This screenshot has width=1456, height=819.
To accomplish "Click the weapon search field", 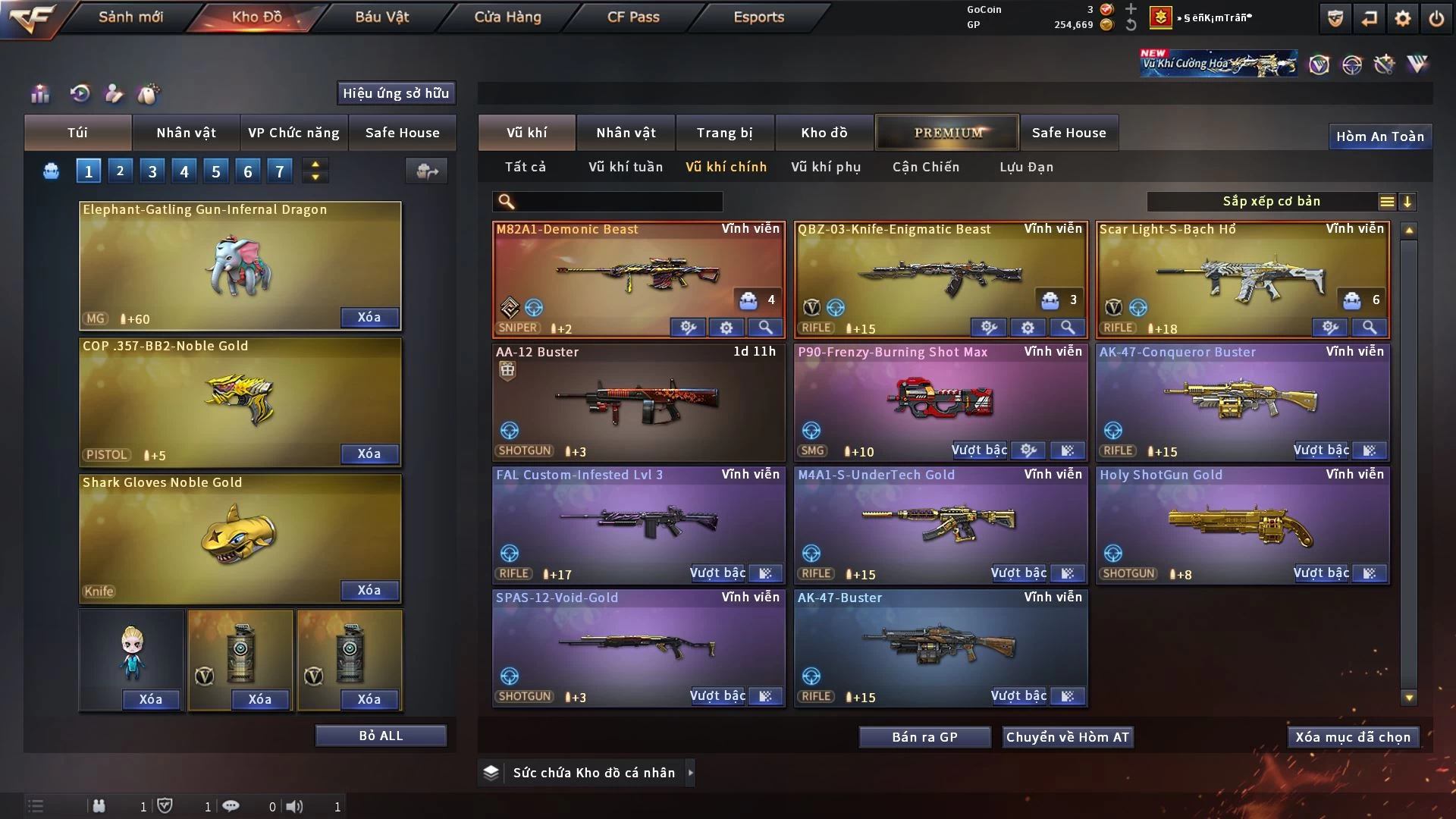I will [x=618, y=202].
